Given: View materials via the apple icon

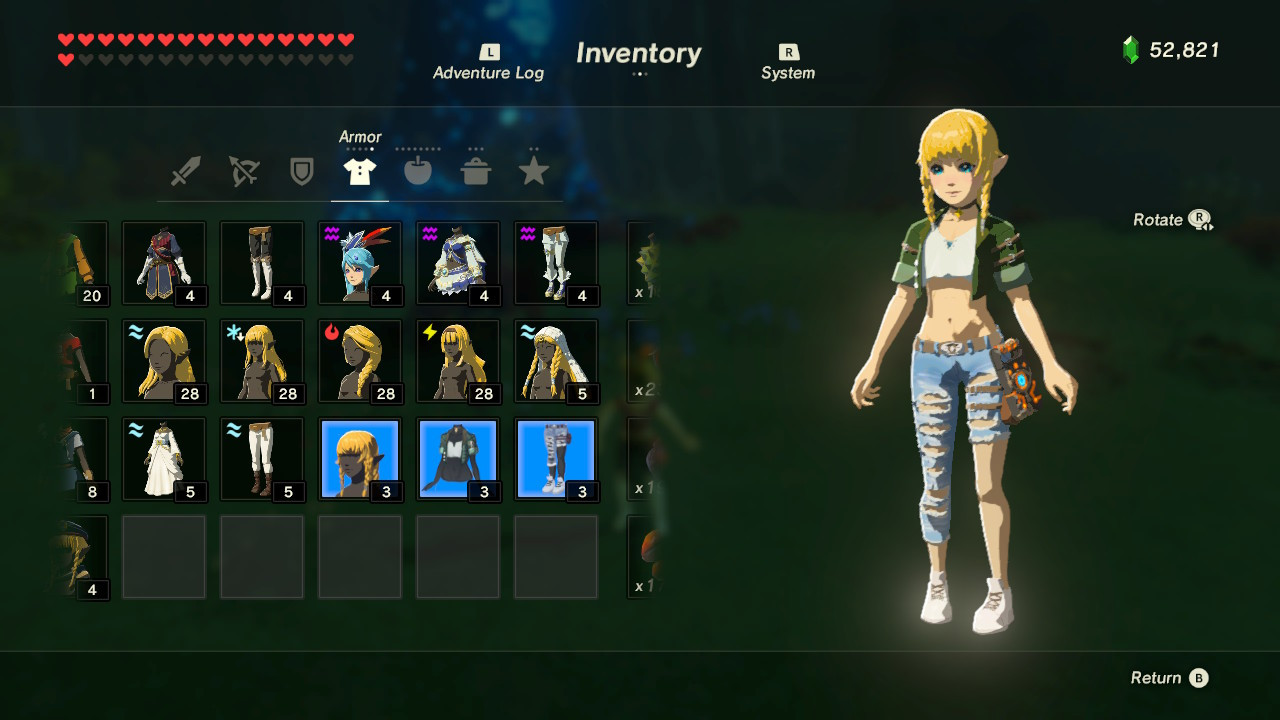Looking at the screenshot, I should pyautogui.click(x=418, y=170).
